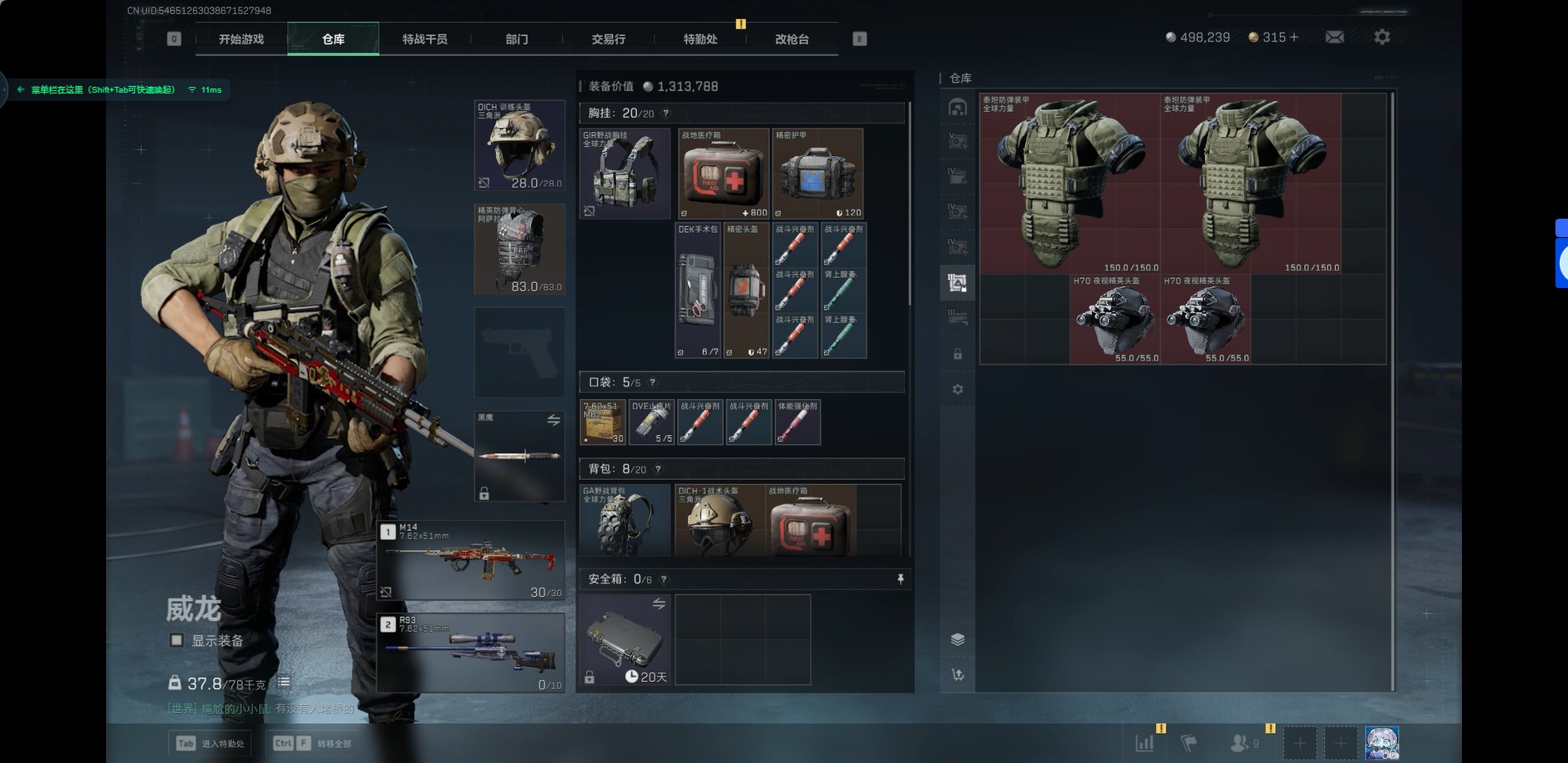Pick the 7.62x51 M62 ammo box
Viewport: 1568px width, 763px height.
click(603, 422)
